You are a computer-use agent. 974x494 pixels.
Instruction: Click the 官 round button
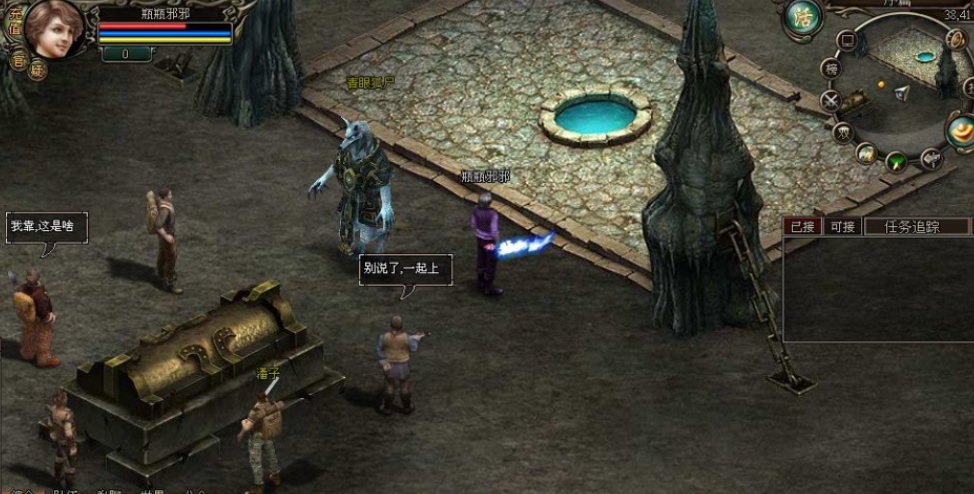19,59
